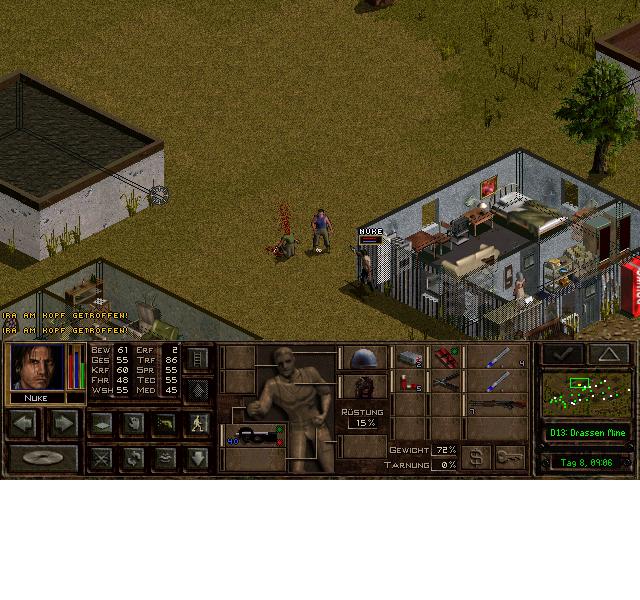
Task: Click the down arrow button
Action: tap(197, 458)
